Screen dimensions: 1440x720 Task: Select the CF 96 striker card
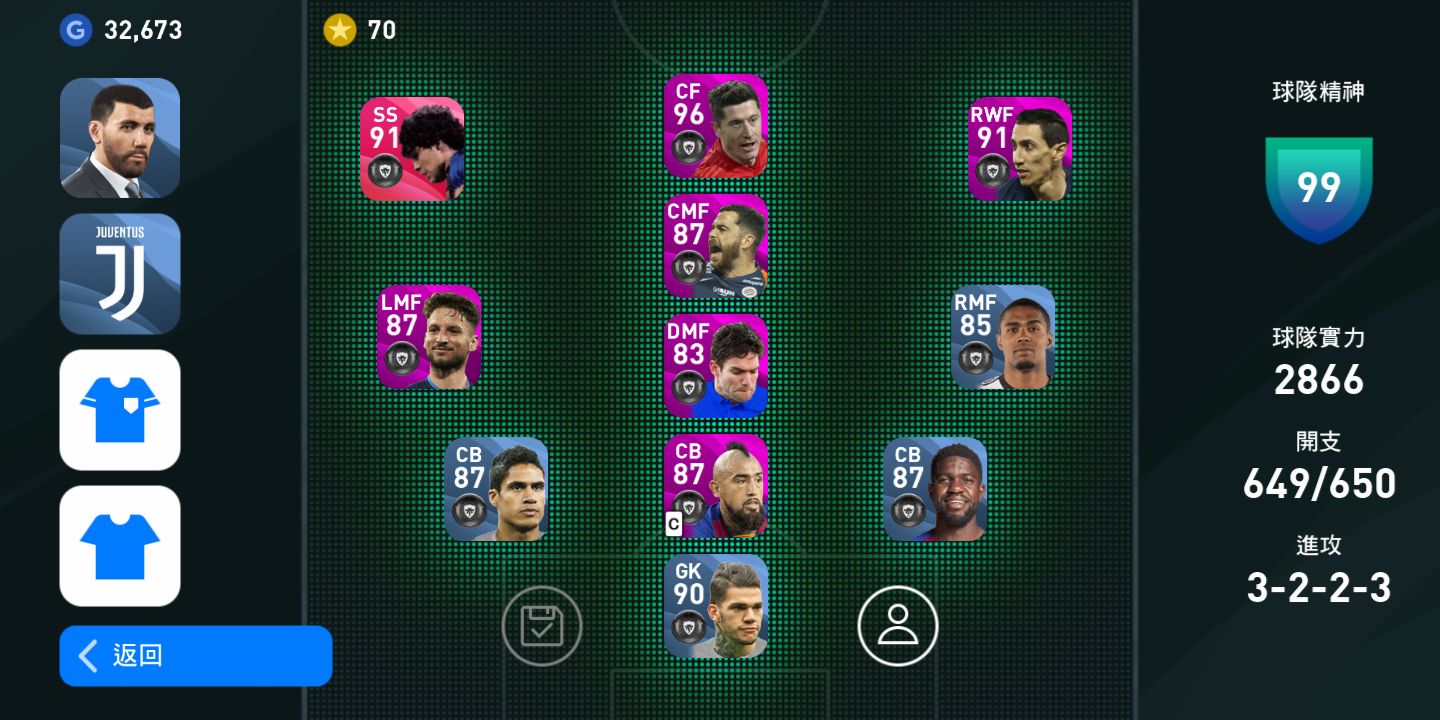pyautogui.click(x=716, y=126)
